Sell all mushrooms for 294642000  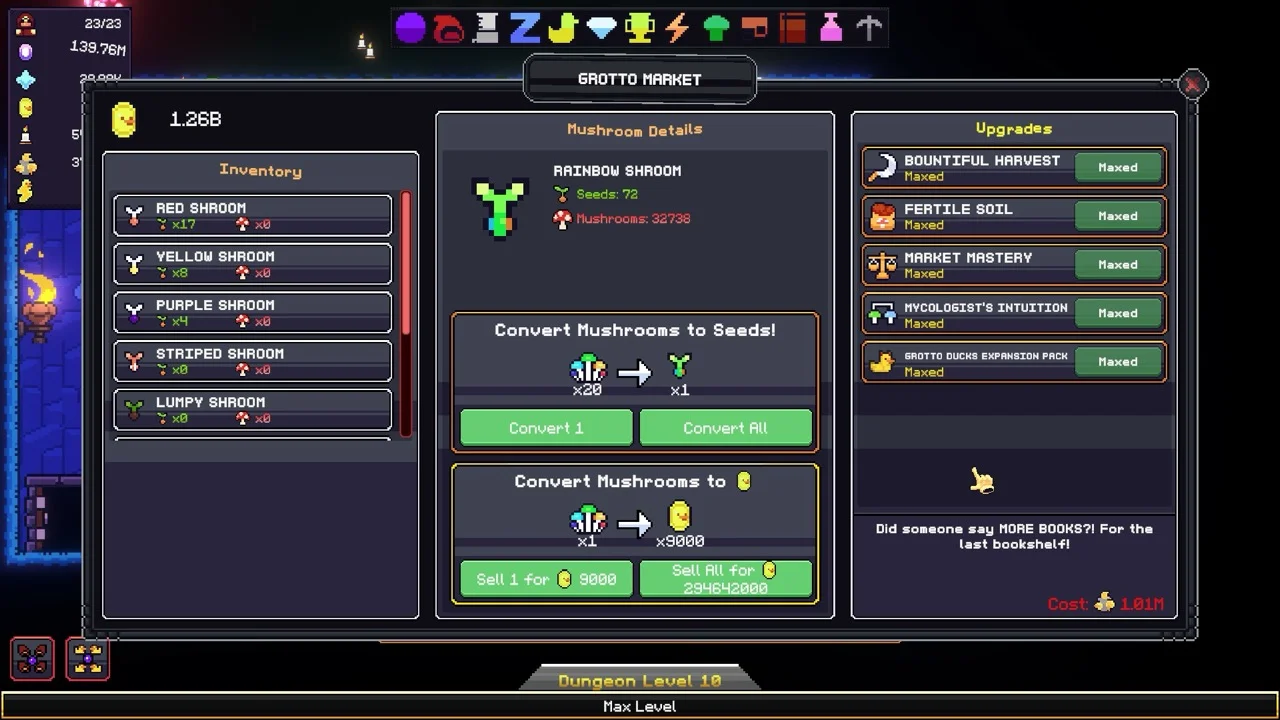725,579
